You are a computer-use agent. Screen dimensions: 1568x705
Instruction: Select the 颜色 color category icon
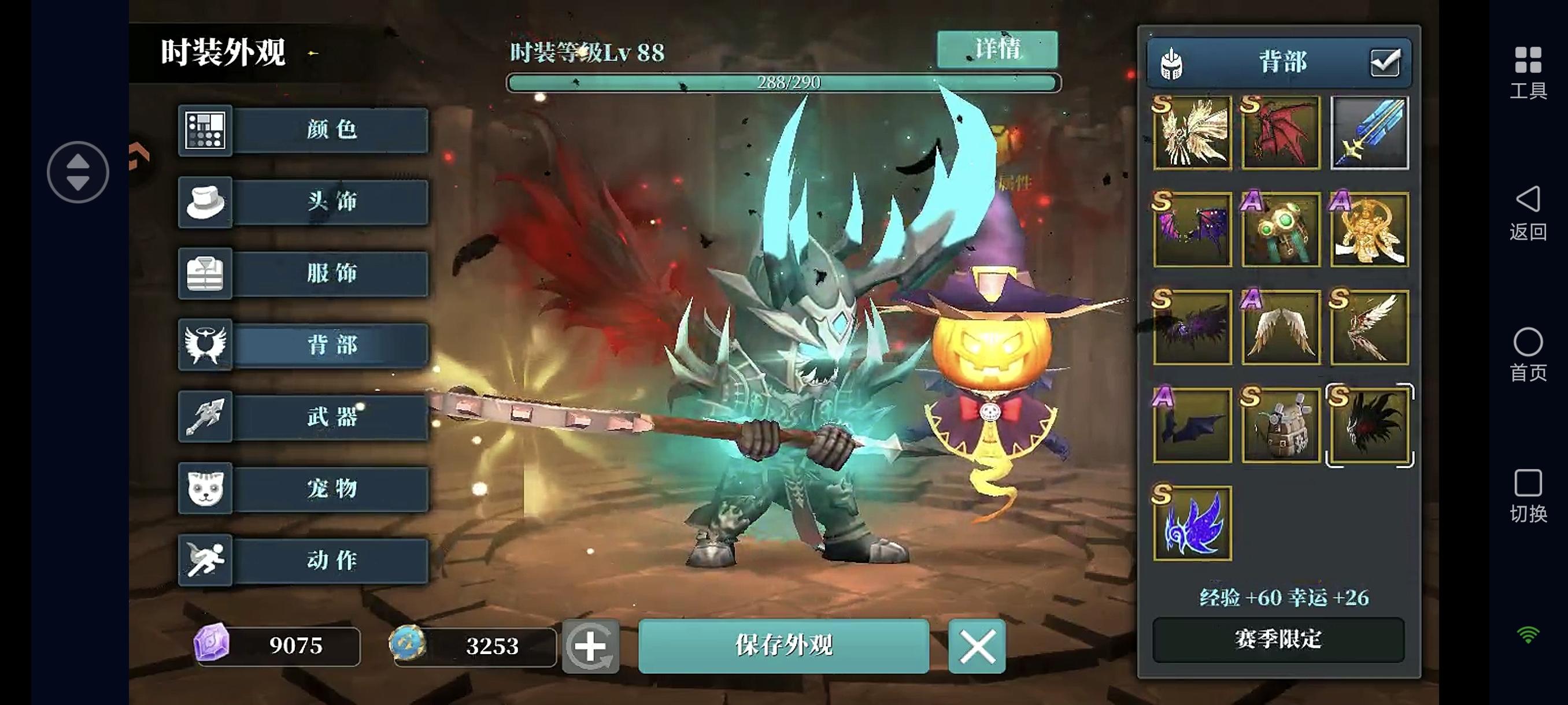(x=205, y=131)
